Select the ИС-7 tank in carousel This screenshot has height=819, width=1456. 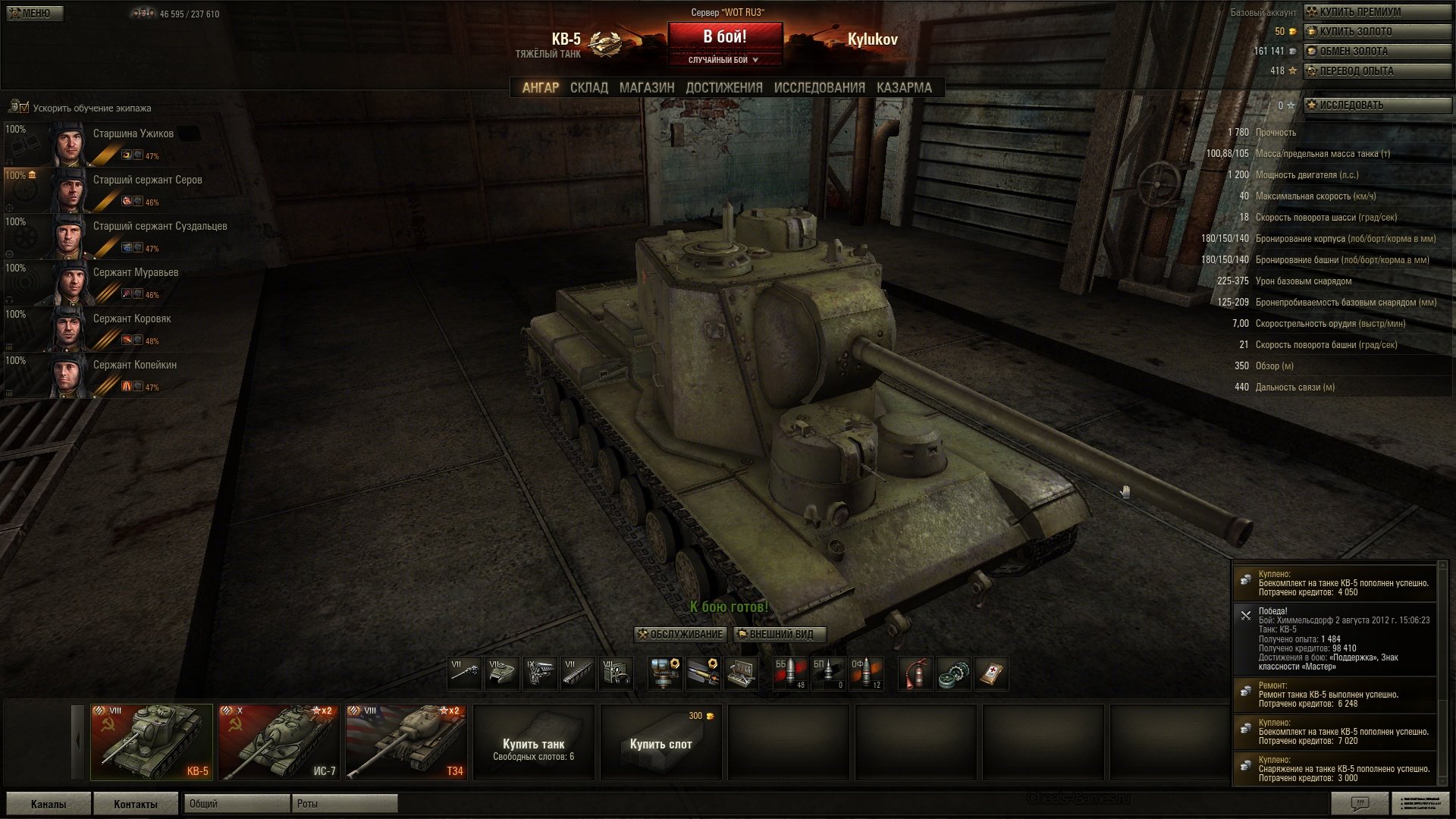pos(278,742)
